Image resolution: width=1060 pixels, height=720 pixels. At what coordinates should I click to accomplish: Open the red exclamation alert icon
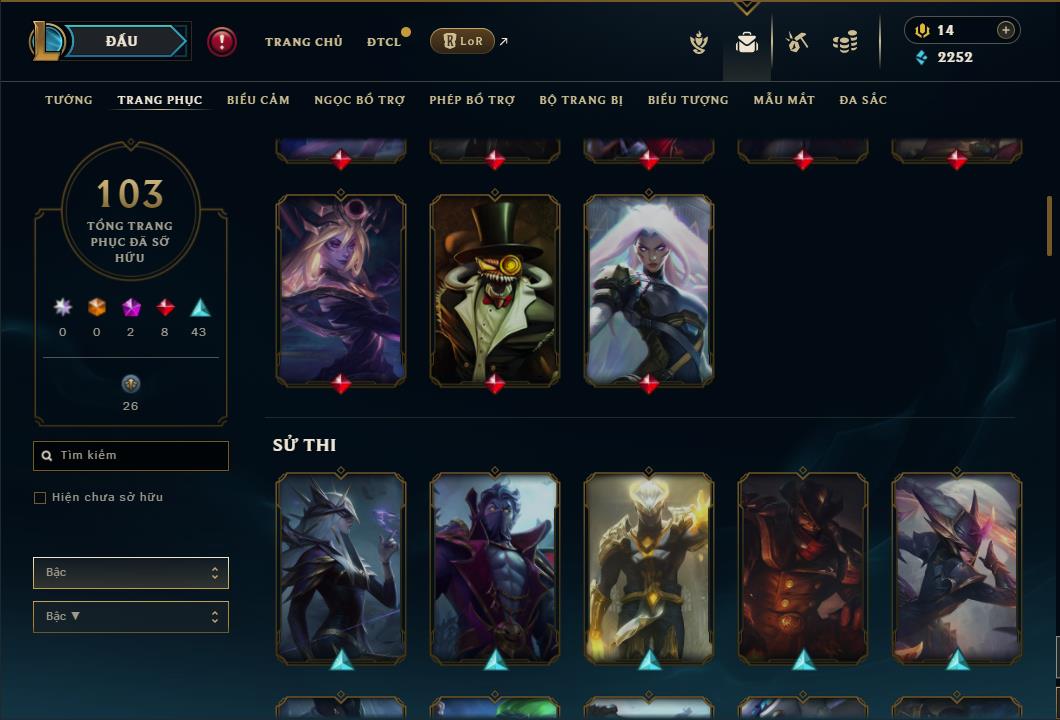(222, 41)
